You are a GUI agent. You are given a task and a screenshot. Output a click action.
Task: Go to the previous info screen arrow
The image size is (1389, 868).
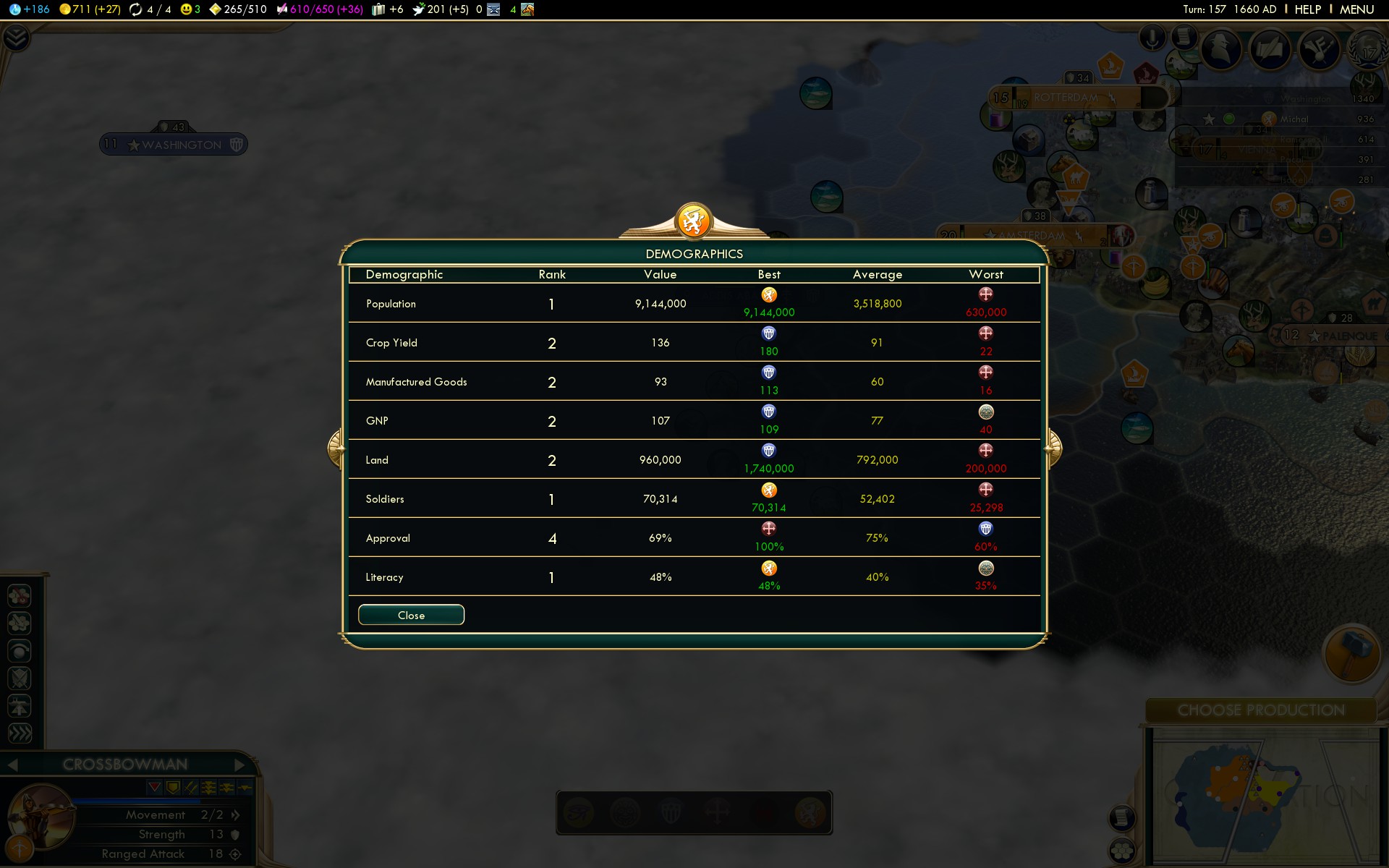pos(335,448)
